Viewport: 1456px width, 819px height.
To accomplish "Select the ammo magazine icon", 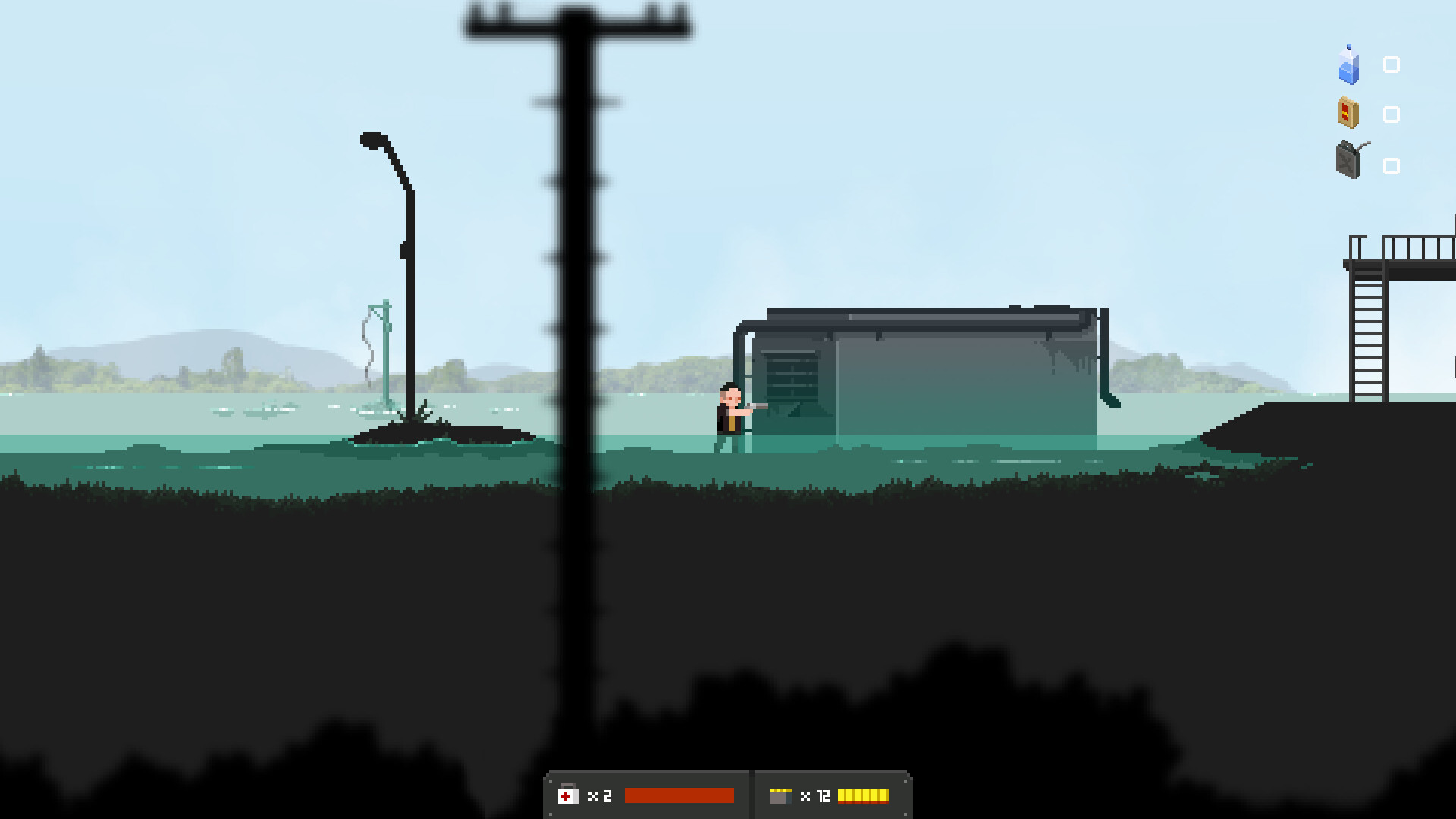I will pos(780,795).
